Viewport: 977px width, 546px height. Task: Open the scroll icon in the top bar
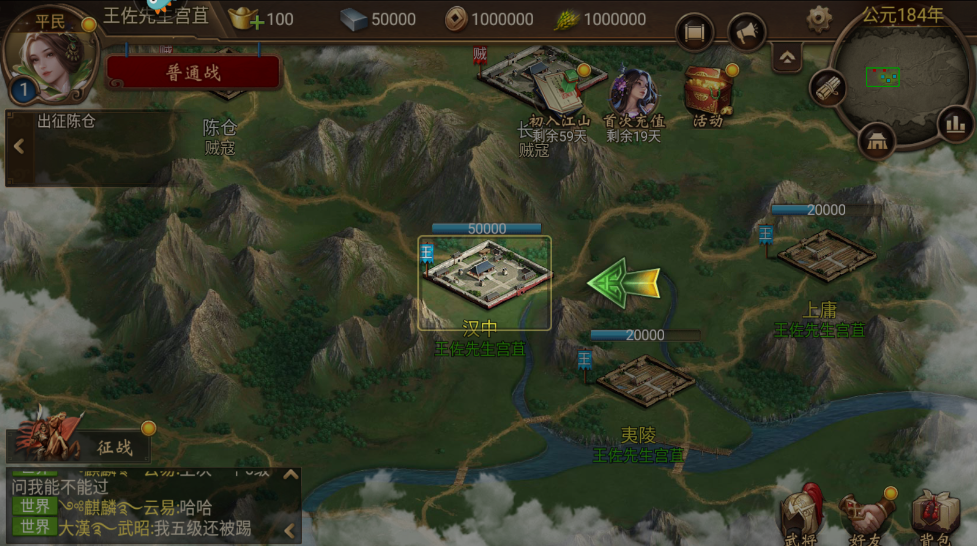(x=695, y=34)
